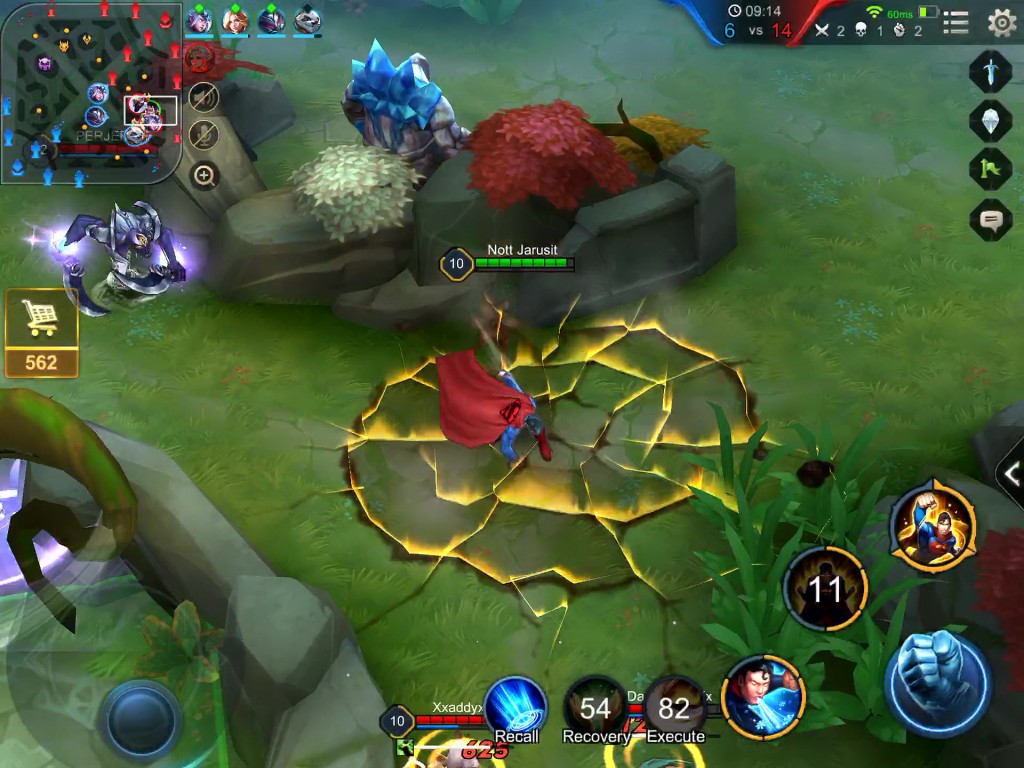The width and height of the screenshot is (1024, 768).
Task: Send the green flag signal
Action: click(990, 168)
